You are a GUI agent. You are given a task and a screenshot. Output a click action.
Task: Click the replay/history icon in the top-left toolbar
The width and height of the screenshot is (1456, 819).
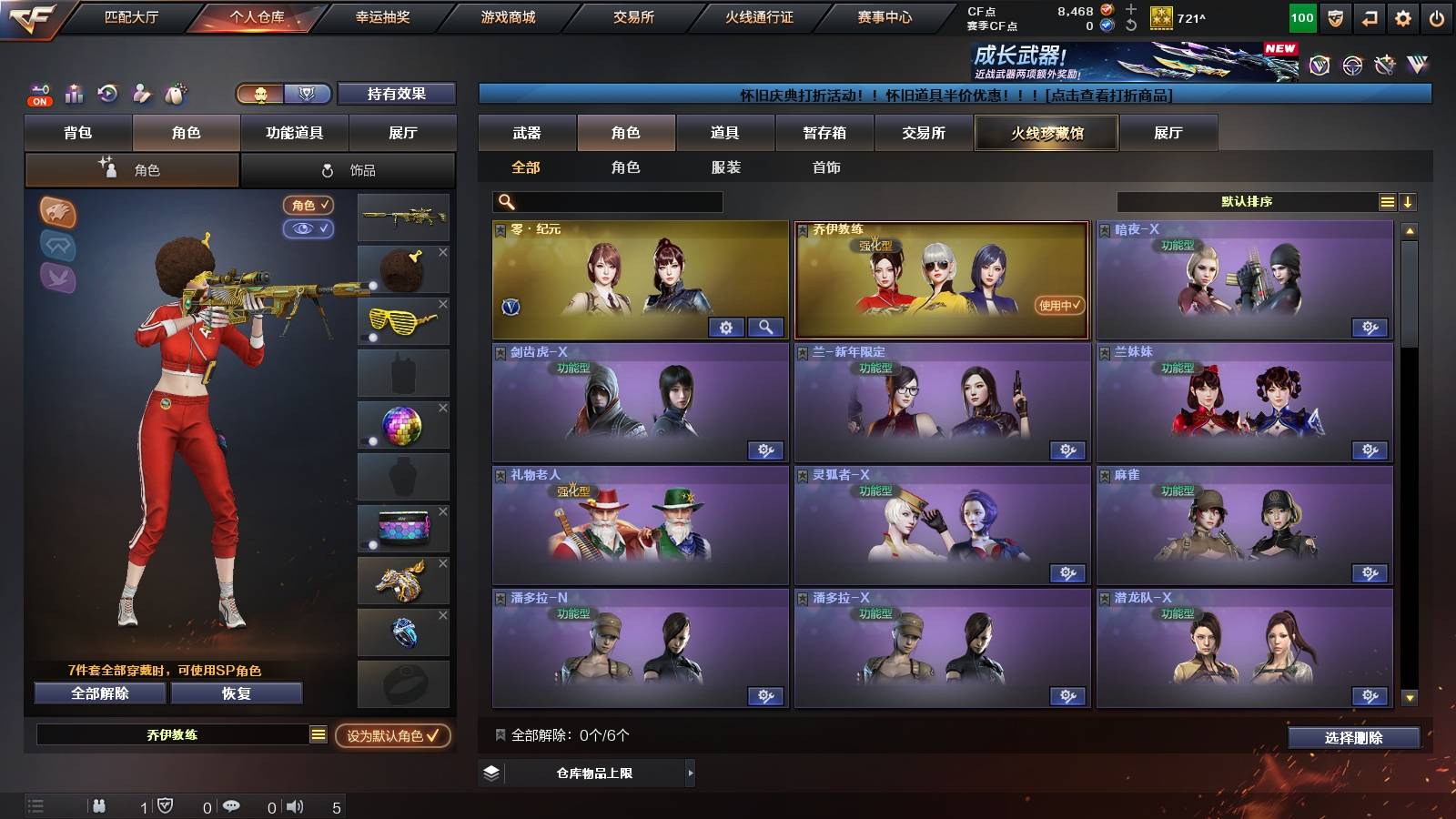point(107,92)
